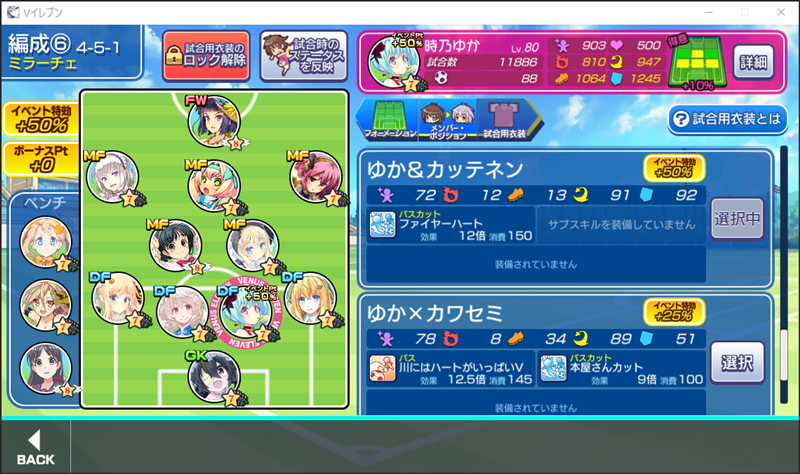Close the Vイレブン window
The width and height of the screenshot is (800, 474).
[777, 11]
